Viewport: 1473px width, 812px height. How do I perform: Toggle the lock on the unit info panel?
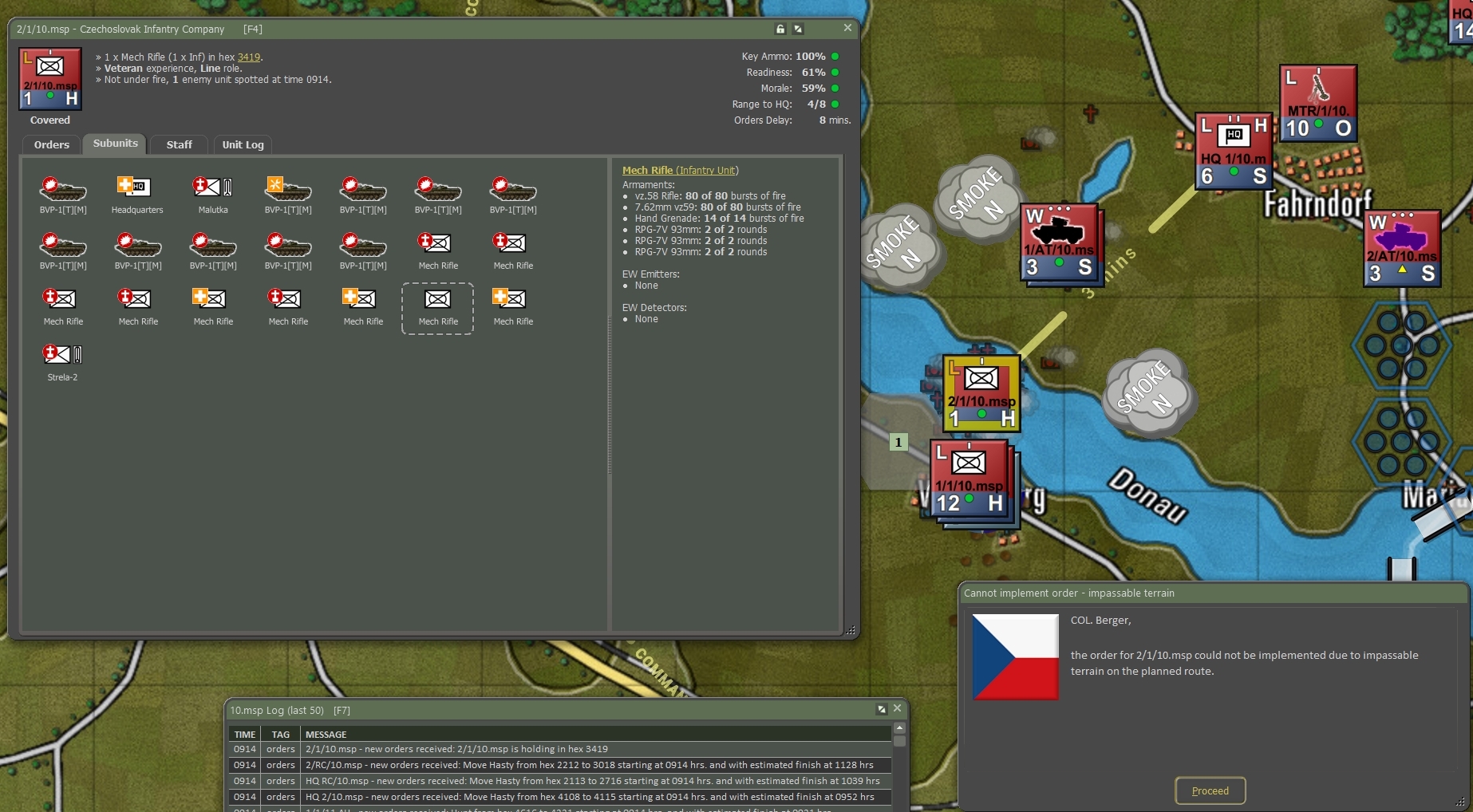point(779,28)
